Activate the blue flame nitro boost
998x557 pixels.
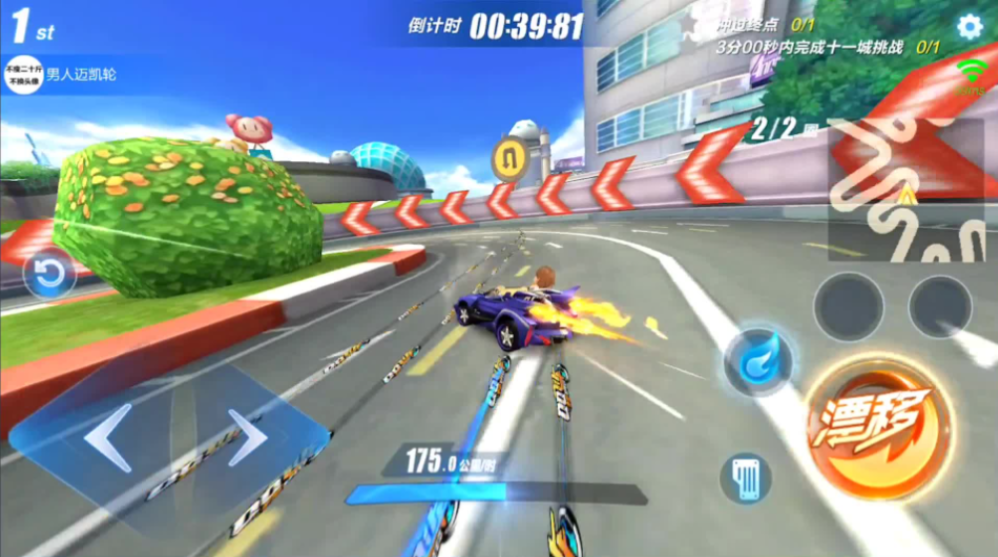758,359
